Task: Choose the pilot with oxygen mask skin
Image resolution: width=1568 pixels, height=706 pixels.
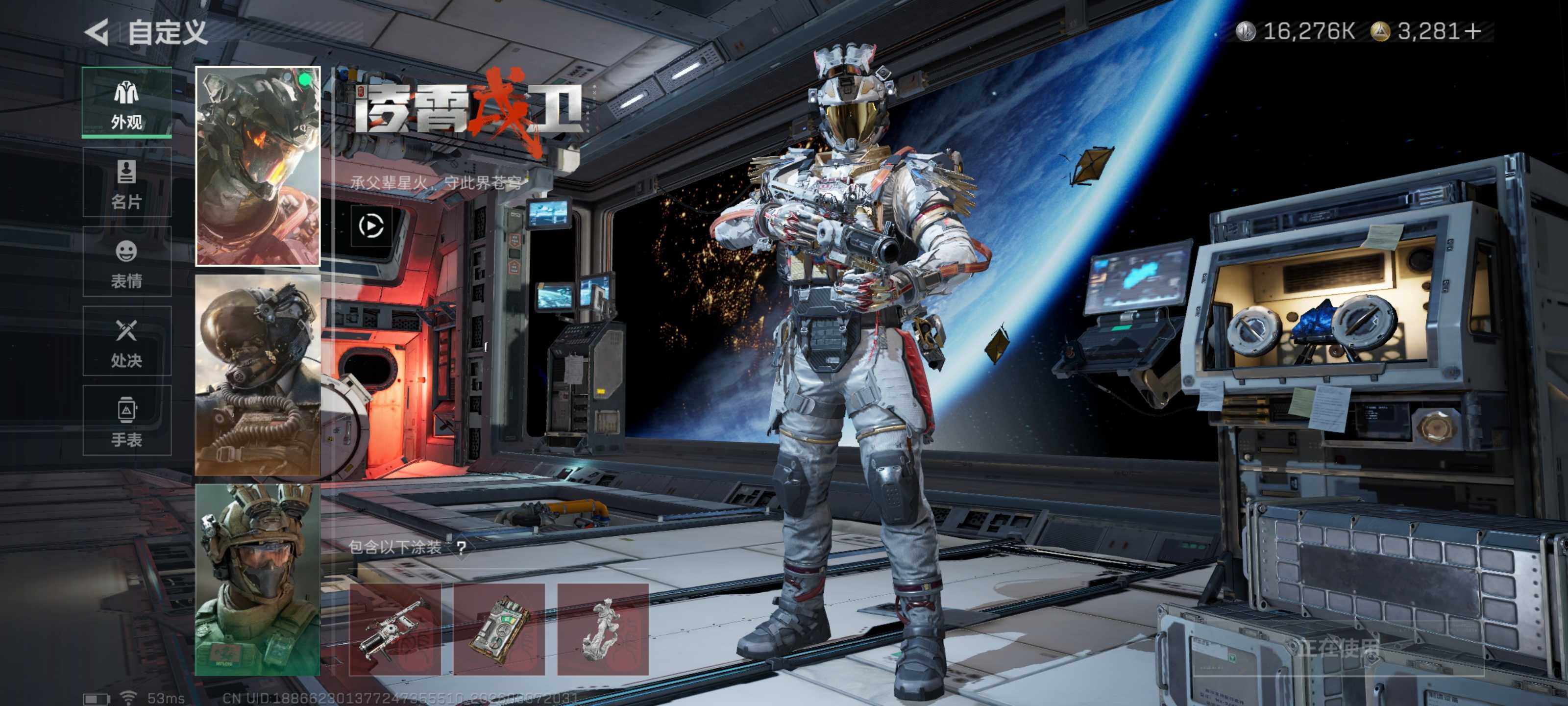Action: tap(257, 375)
